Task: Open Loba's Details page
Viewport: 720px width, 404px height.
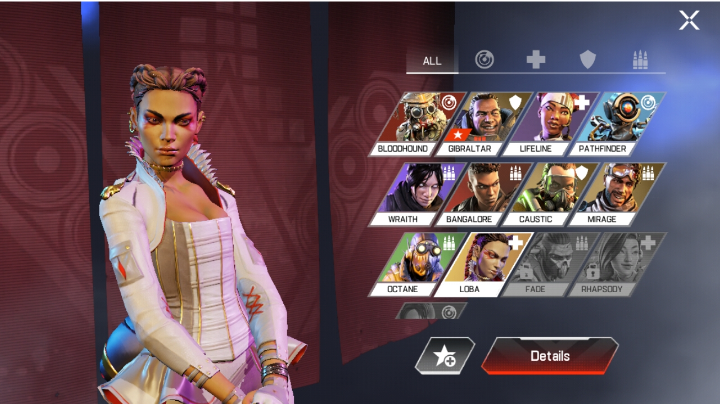Action: pyautogui.click(x=549, y=356)
